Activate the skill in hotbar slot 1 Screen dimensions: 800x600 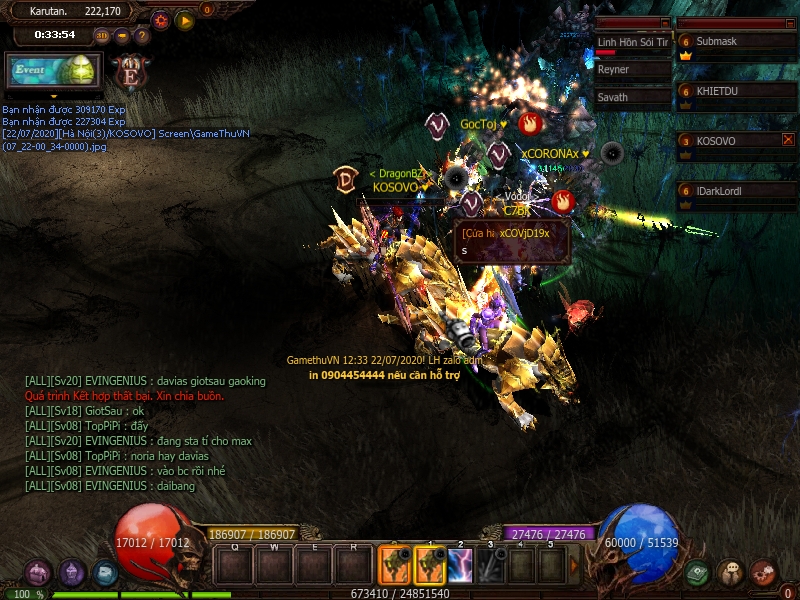430,566
